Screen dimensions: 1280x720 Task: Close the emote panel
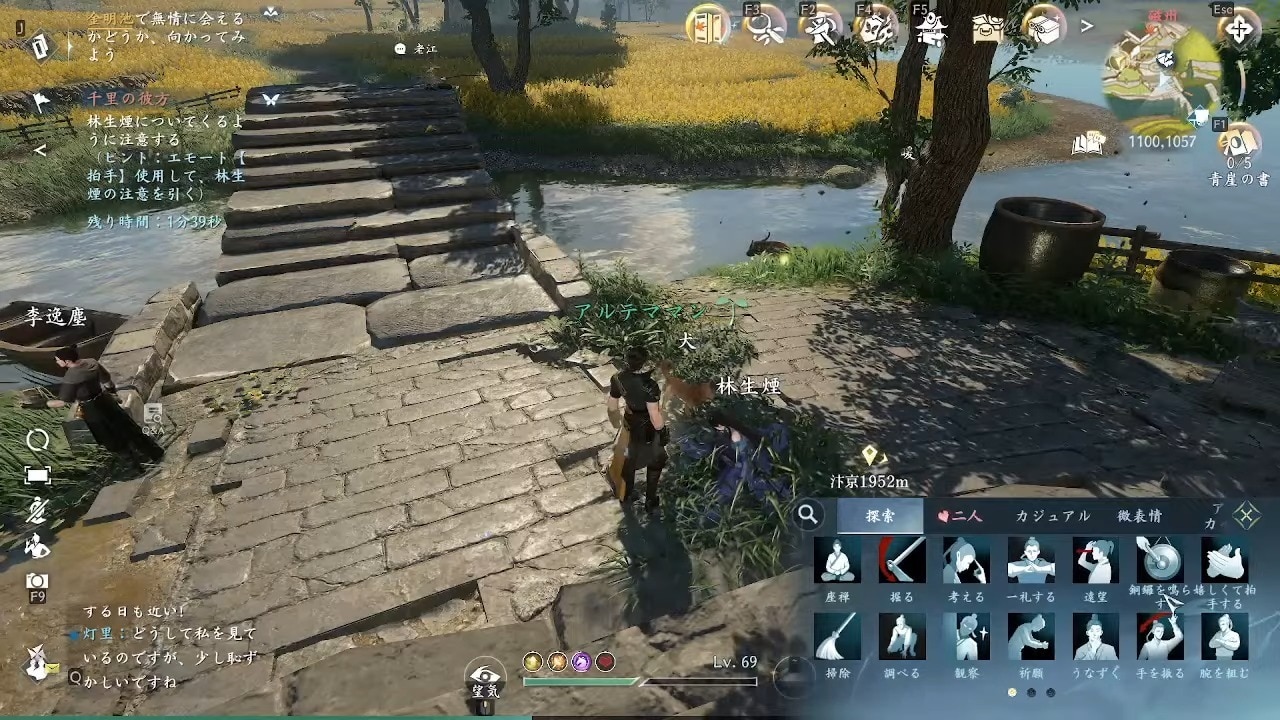1246,515
